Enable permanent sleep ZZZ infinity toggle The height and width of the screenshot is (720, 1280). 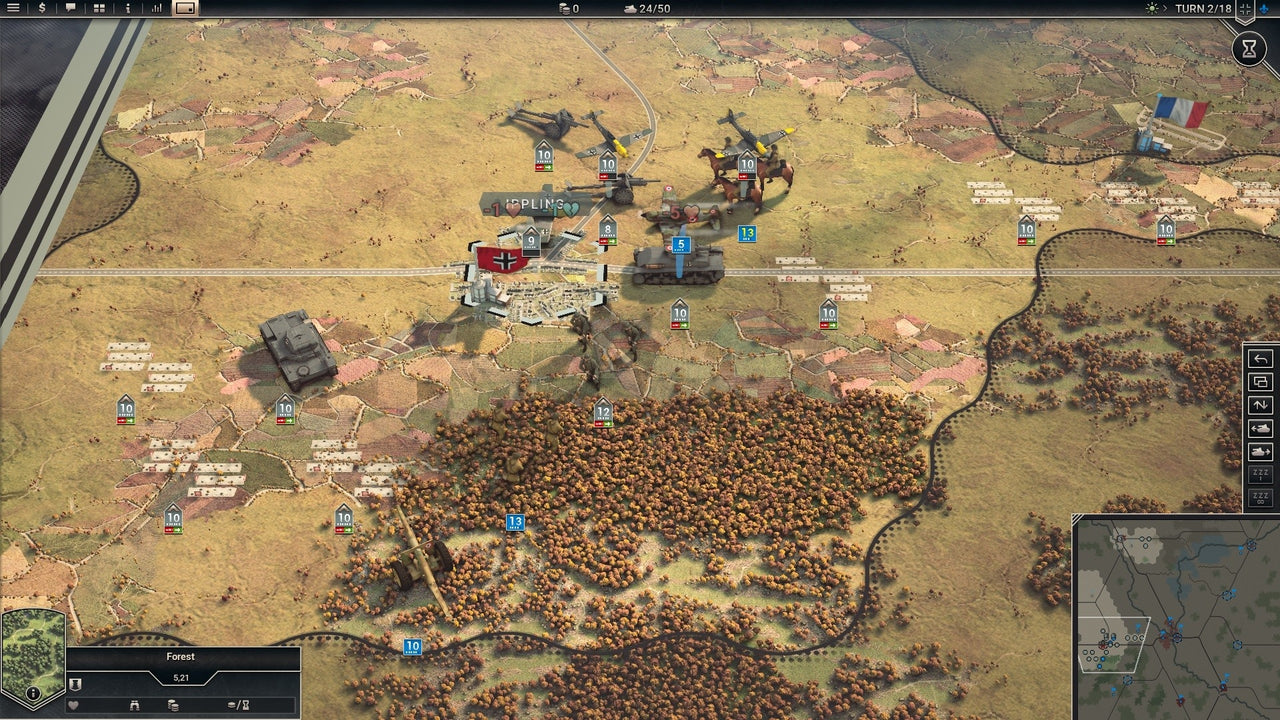point(1259,495)
